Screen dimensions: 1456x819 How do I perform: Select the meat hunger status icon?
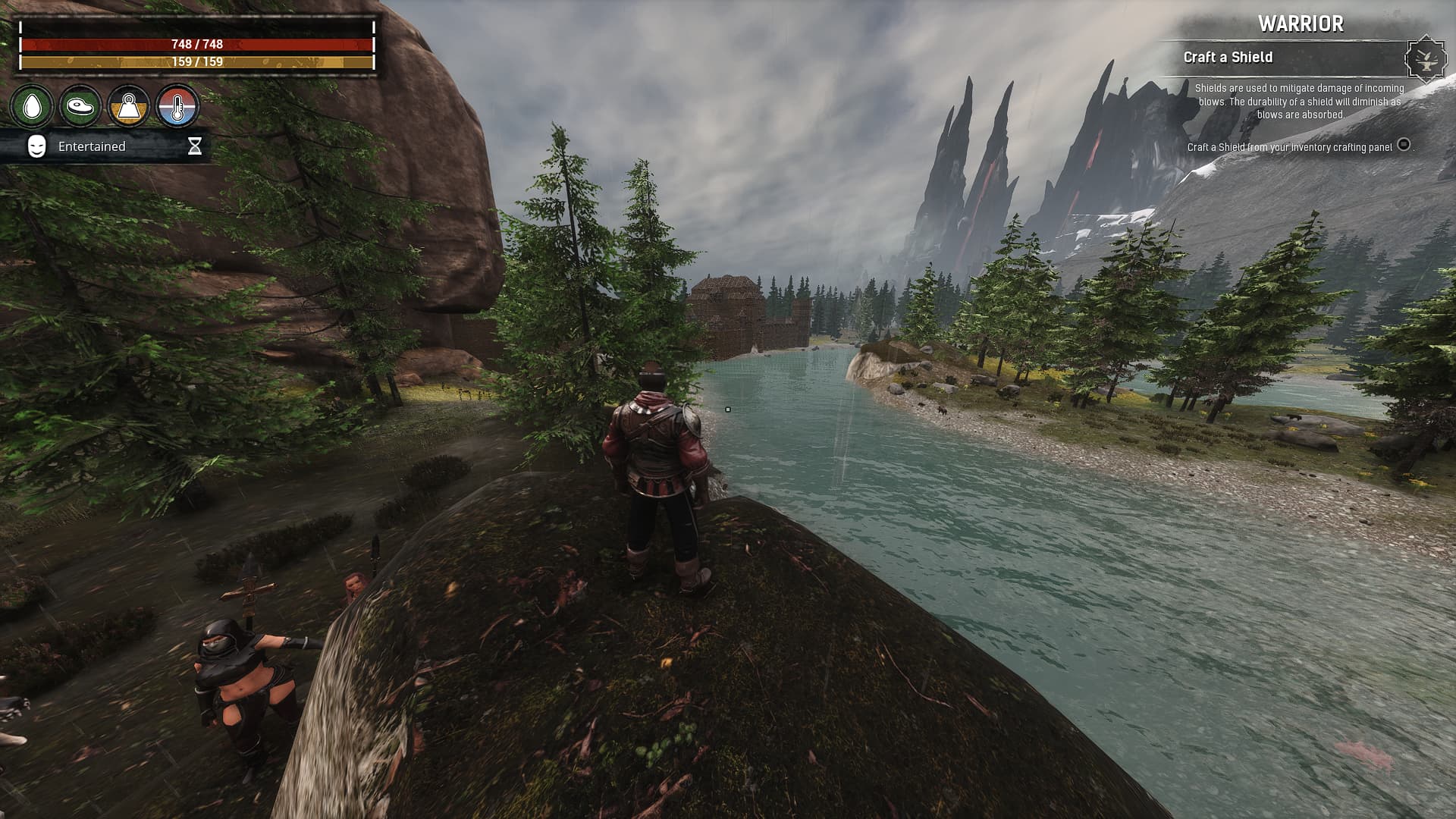point(80,107)
